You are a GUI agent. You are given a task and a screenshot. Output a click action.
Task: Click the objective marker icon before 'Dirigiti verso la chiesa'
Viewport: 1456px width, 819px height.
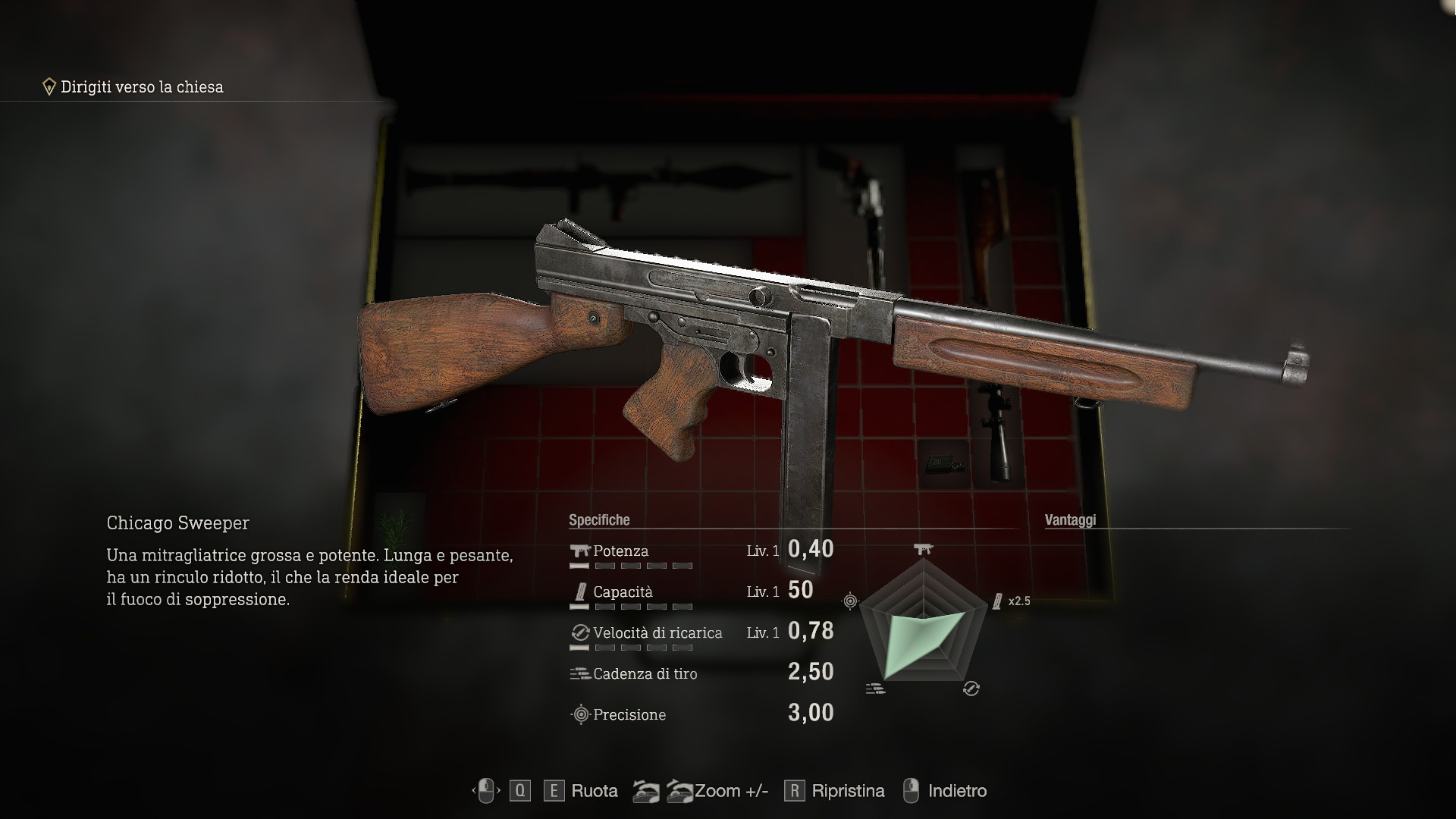(x=49, y=86)
